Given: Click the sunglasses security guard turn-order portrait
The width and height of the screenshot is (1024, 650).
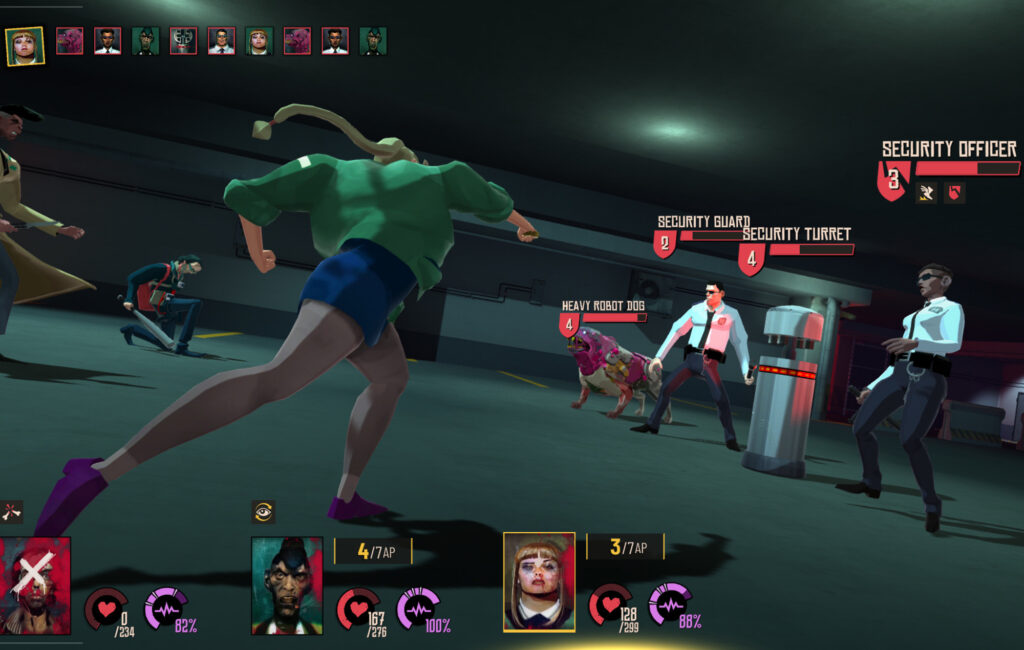Looking at the screenshot, I should (x=221, y=41).
